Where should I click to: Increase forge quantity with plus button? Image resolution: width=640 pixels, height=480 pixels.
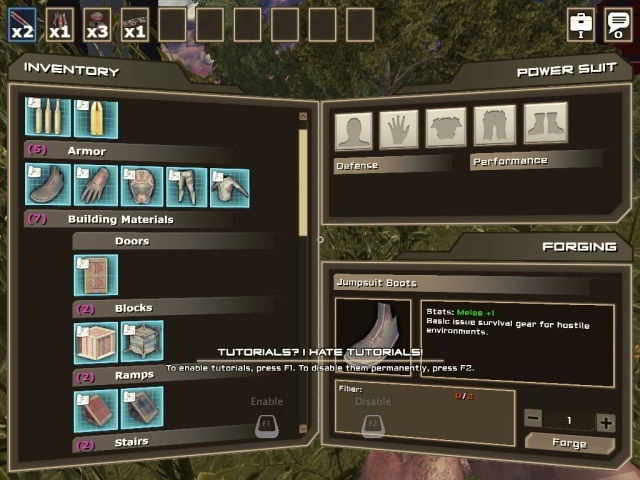click(605, 421)
